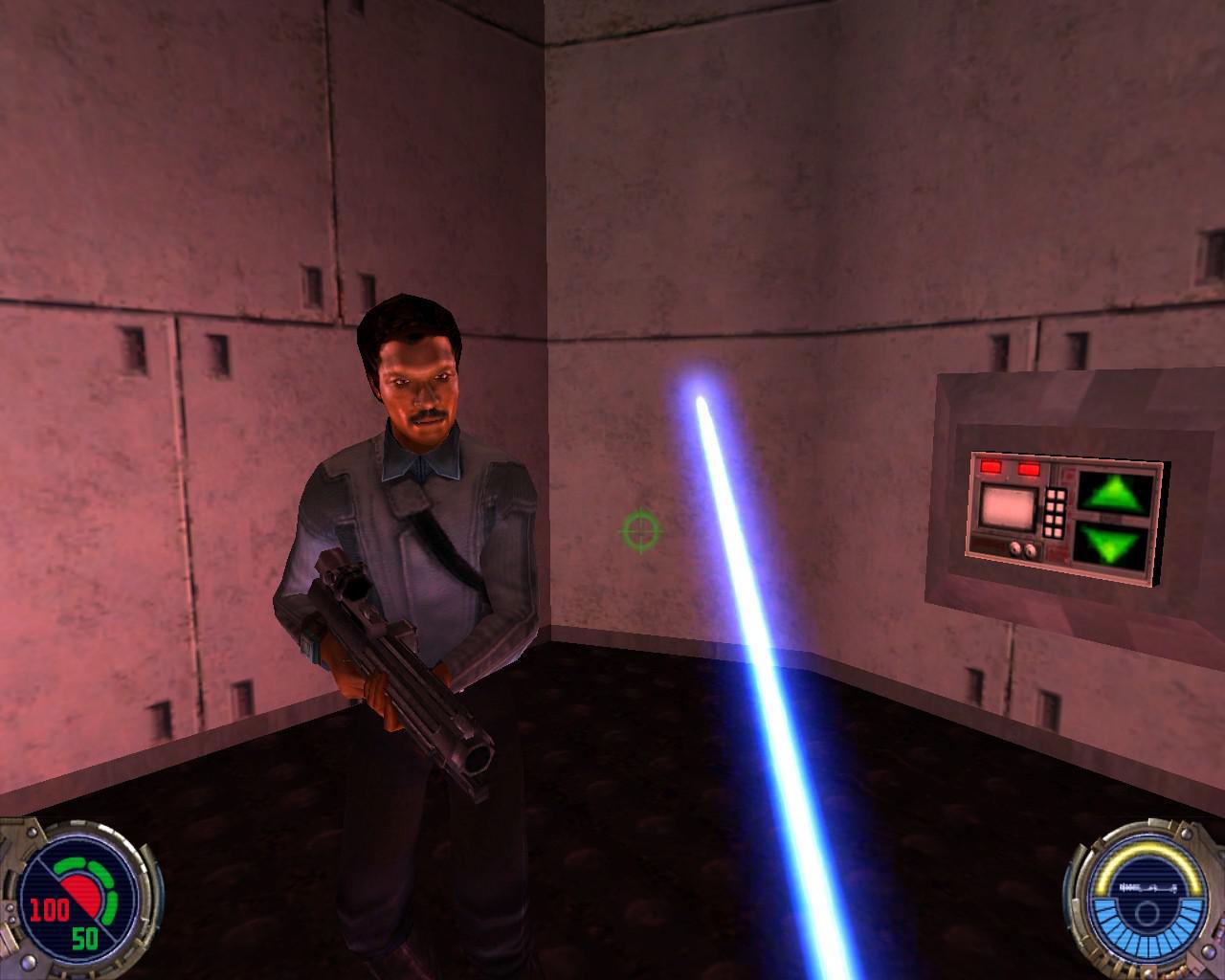The height and width of the screenshot is (980, 1225).
Task: Select the number 50 shield readout
Action: click(x=84, y=938)
